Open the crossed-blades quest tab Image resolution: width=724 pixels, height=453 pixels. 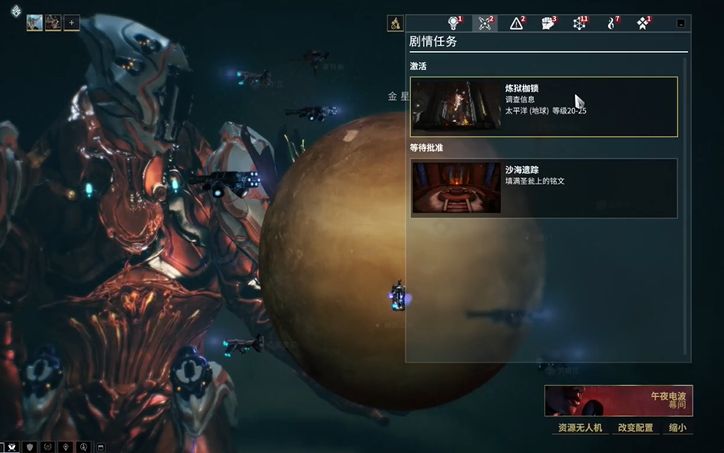coord(486,23)
